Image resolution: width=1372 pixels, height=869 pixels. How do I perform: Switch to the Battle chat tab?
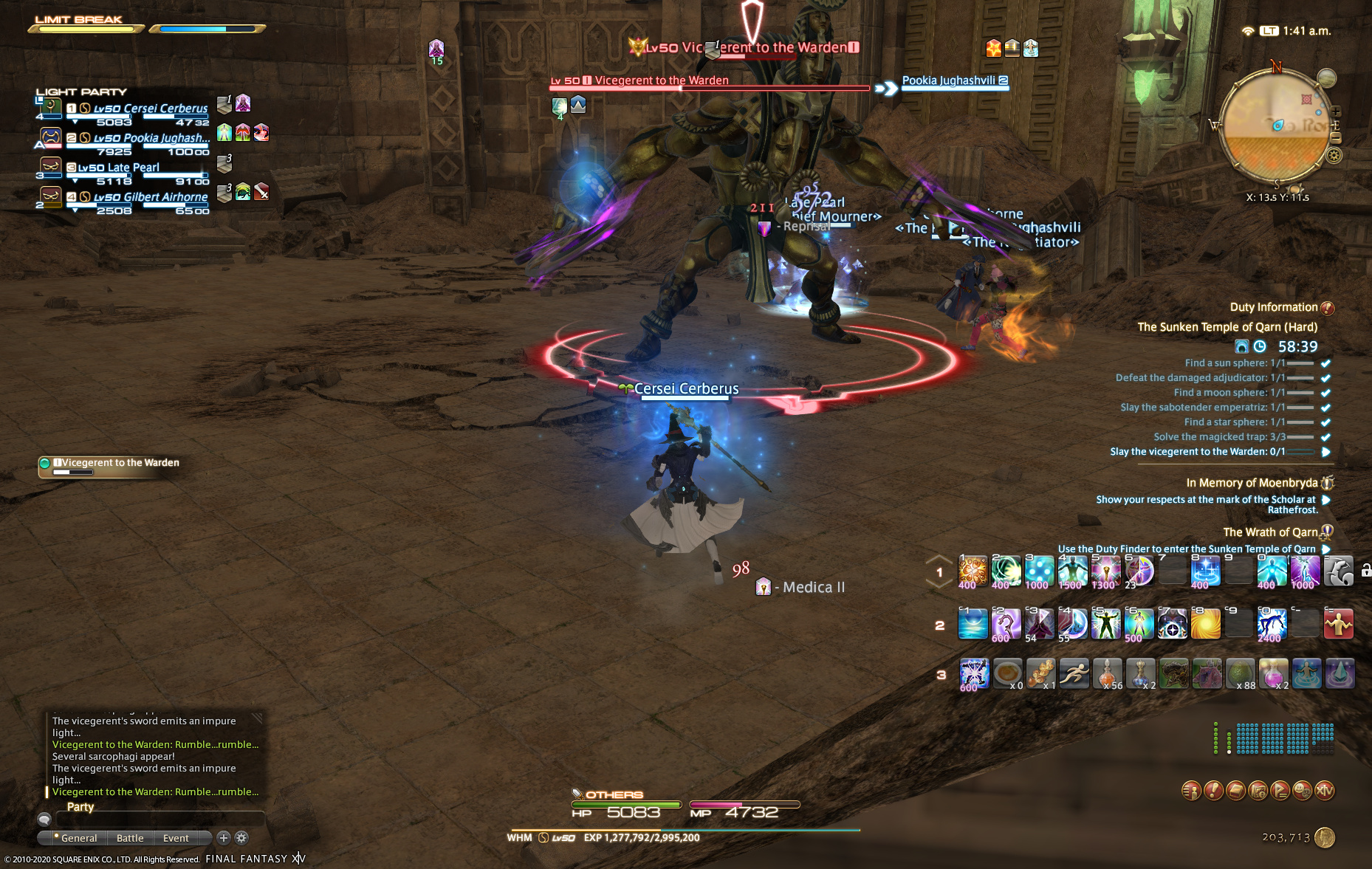[x=130, y=838]
